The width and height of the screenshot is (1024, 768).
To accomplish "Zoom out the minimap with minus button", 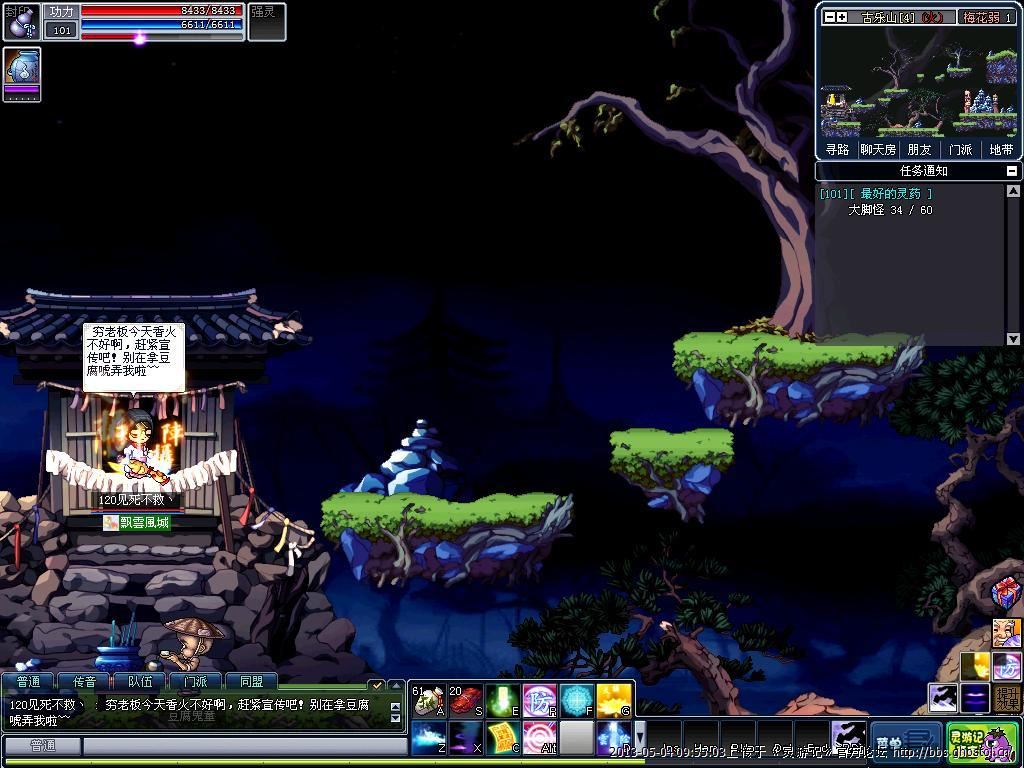I will point(829,17).
